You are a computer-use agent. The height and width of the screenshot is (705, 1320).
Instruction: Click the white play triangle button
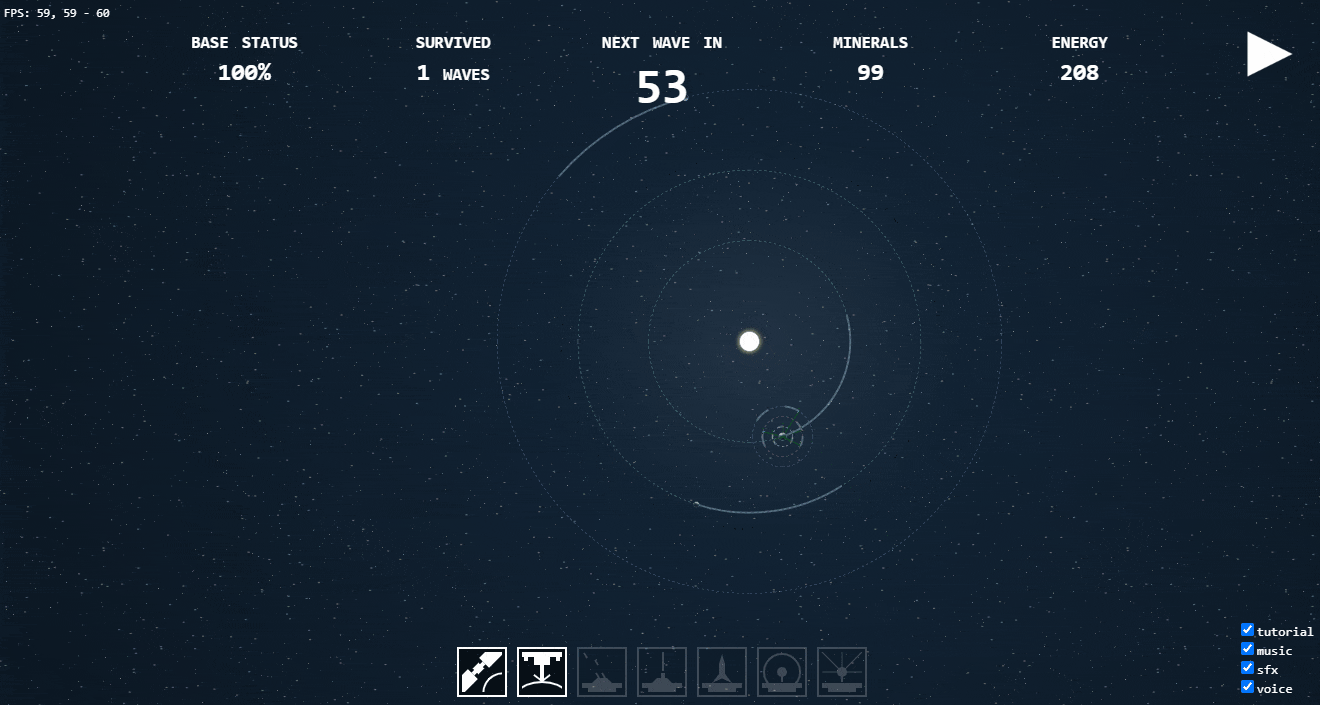(x=1266, y=54)
